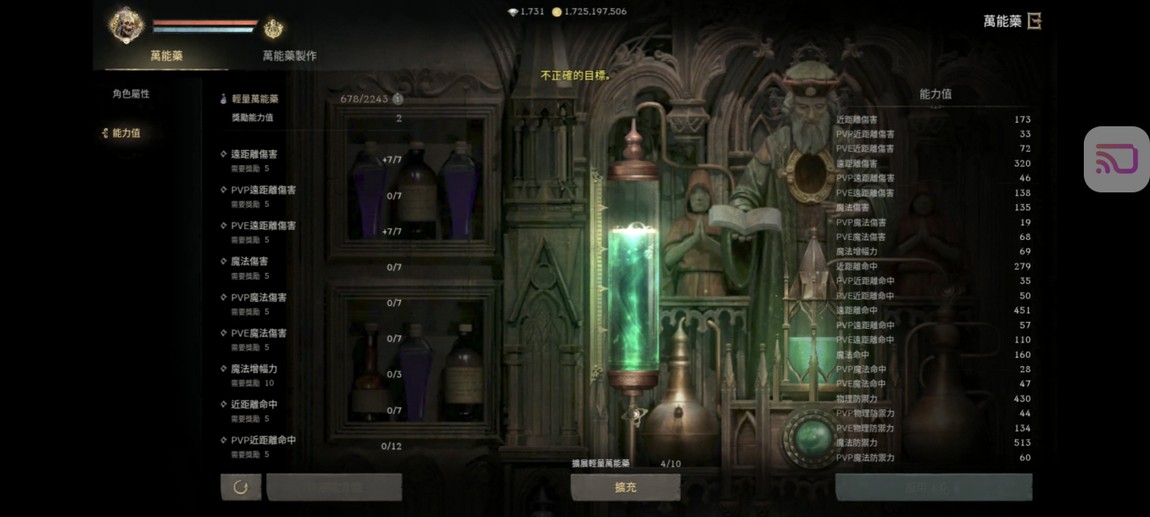Image resolution: width=1150 pixels, height=517 pixels.
Task: Choose the 遠距離傷害 stat row
Action: coord(254,154)
